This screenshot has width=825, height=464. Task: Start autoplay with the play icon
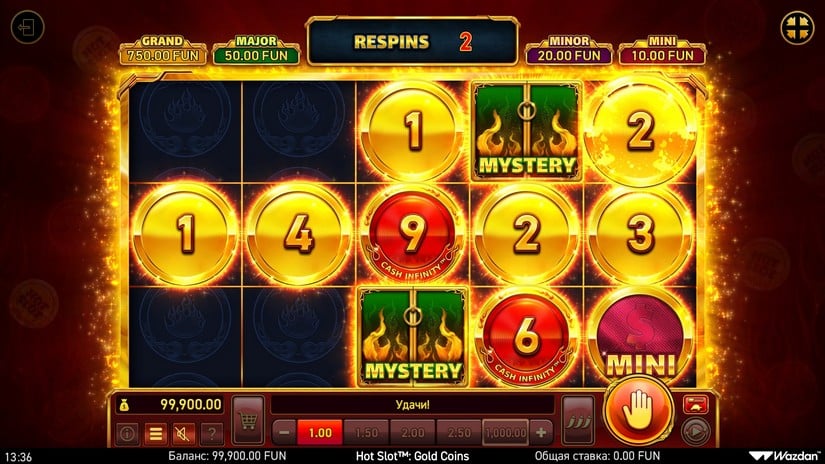695,430
